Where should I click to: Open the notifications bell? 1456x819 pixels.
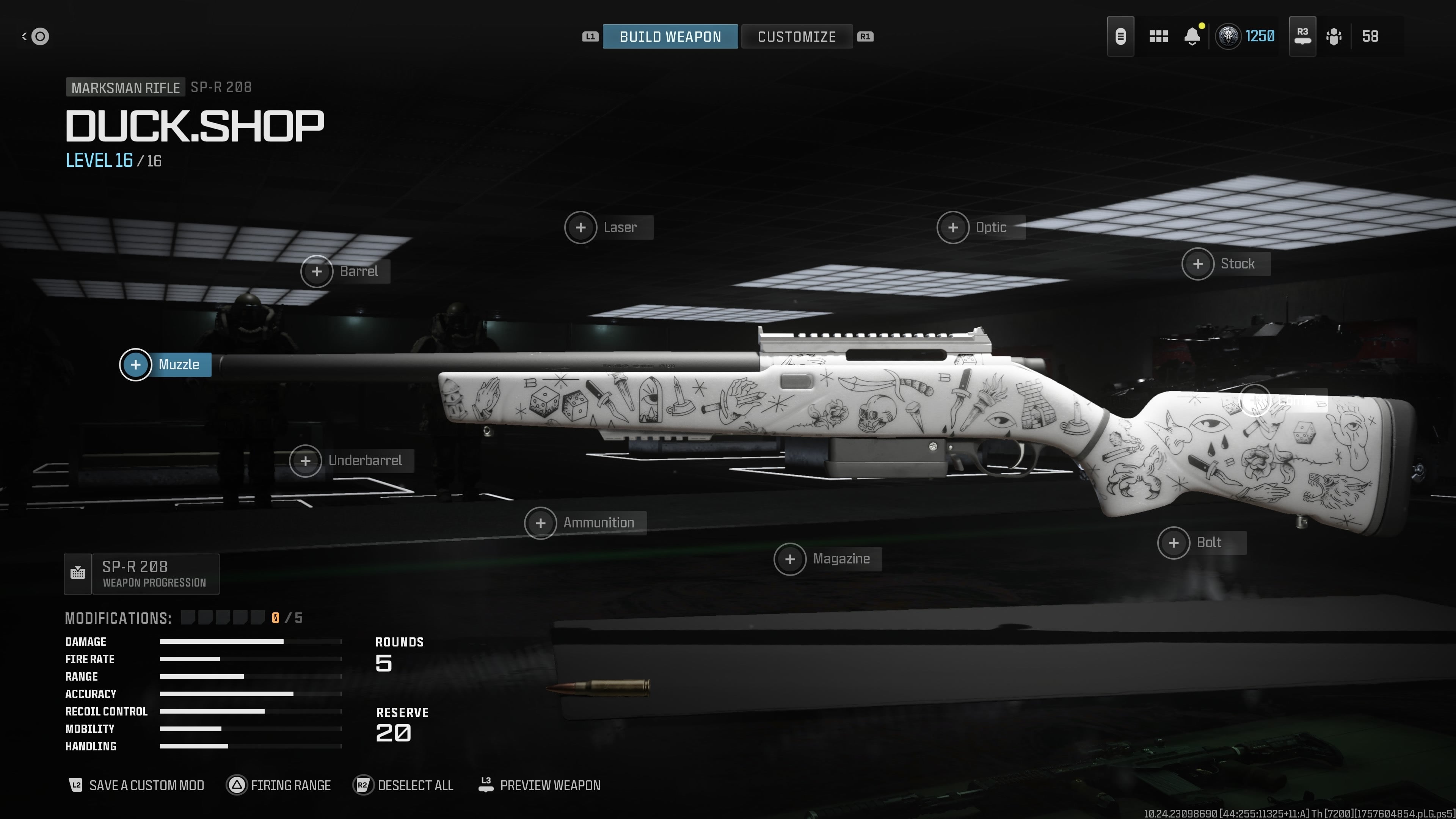[1192, 37]
